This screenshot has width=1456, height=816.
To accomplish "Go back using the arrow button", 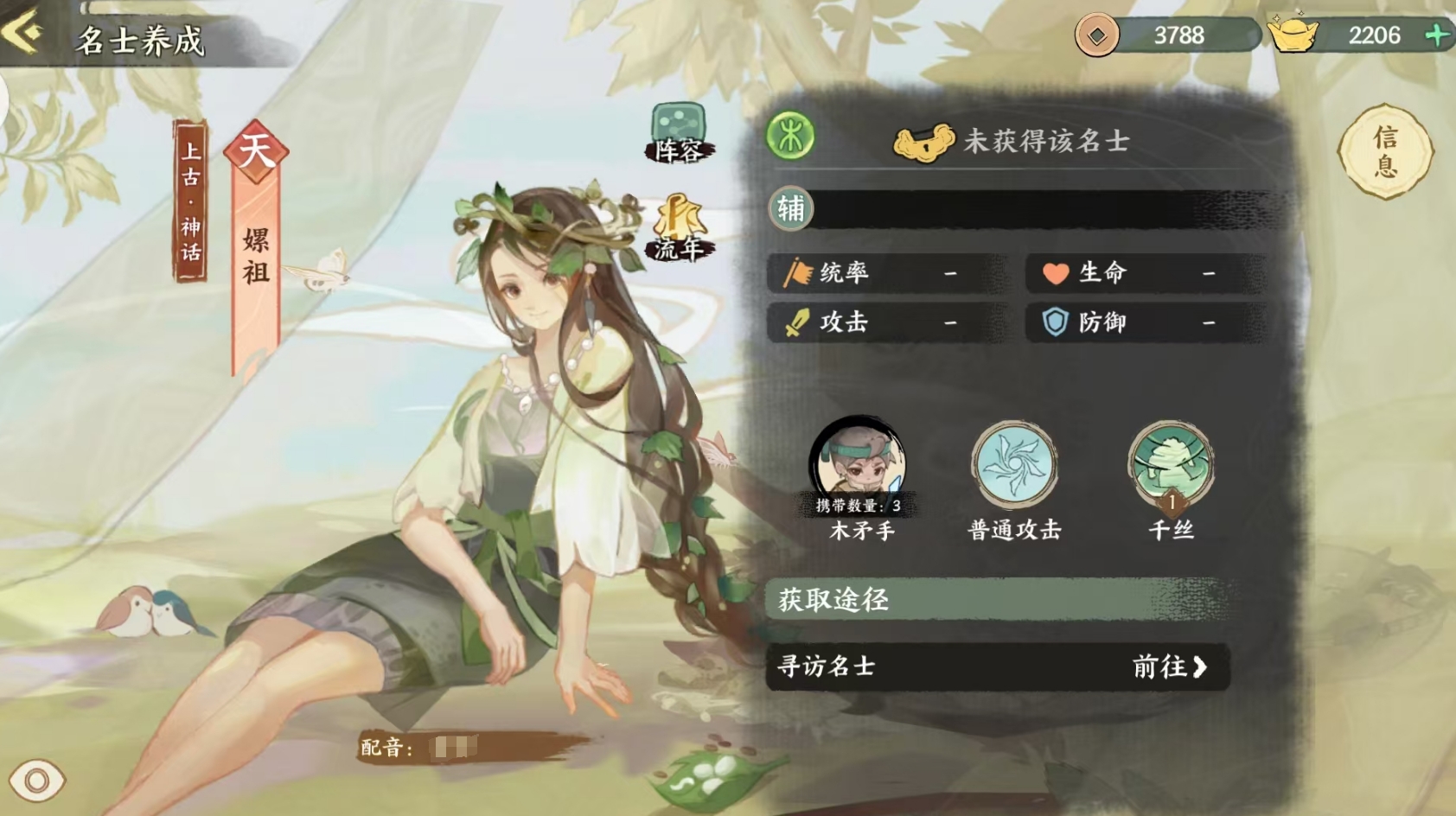I will pos(23,34).
